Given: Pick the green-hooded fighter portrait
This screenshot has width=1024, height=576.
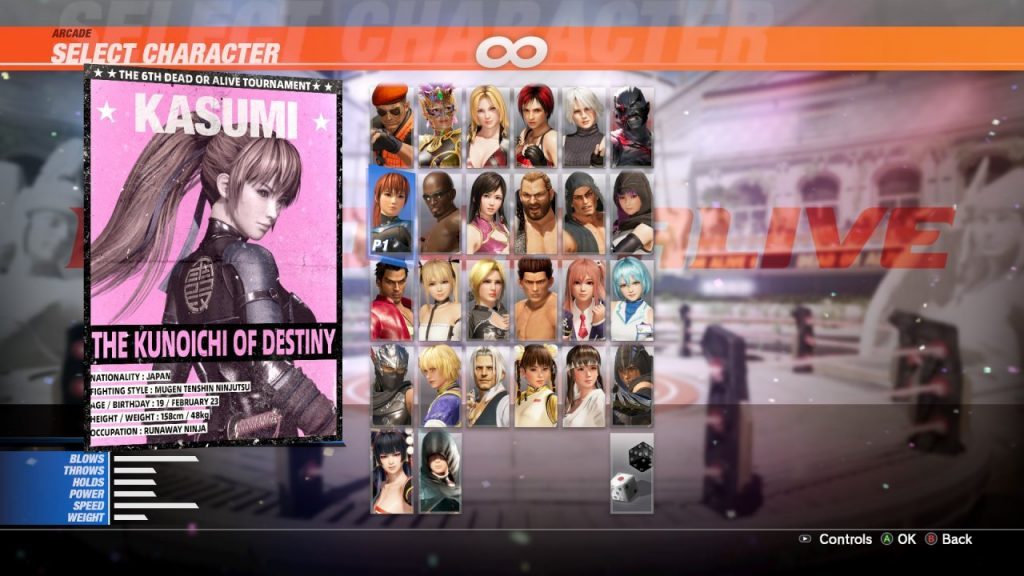Looking at the screenshot, I should tap(439, 471).
